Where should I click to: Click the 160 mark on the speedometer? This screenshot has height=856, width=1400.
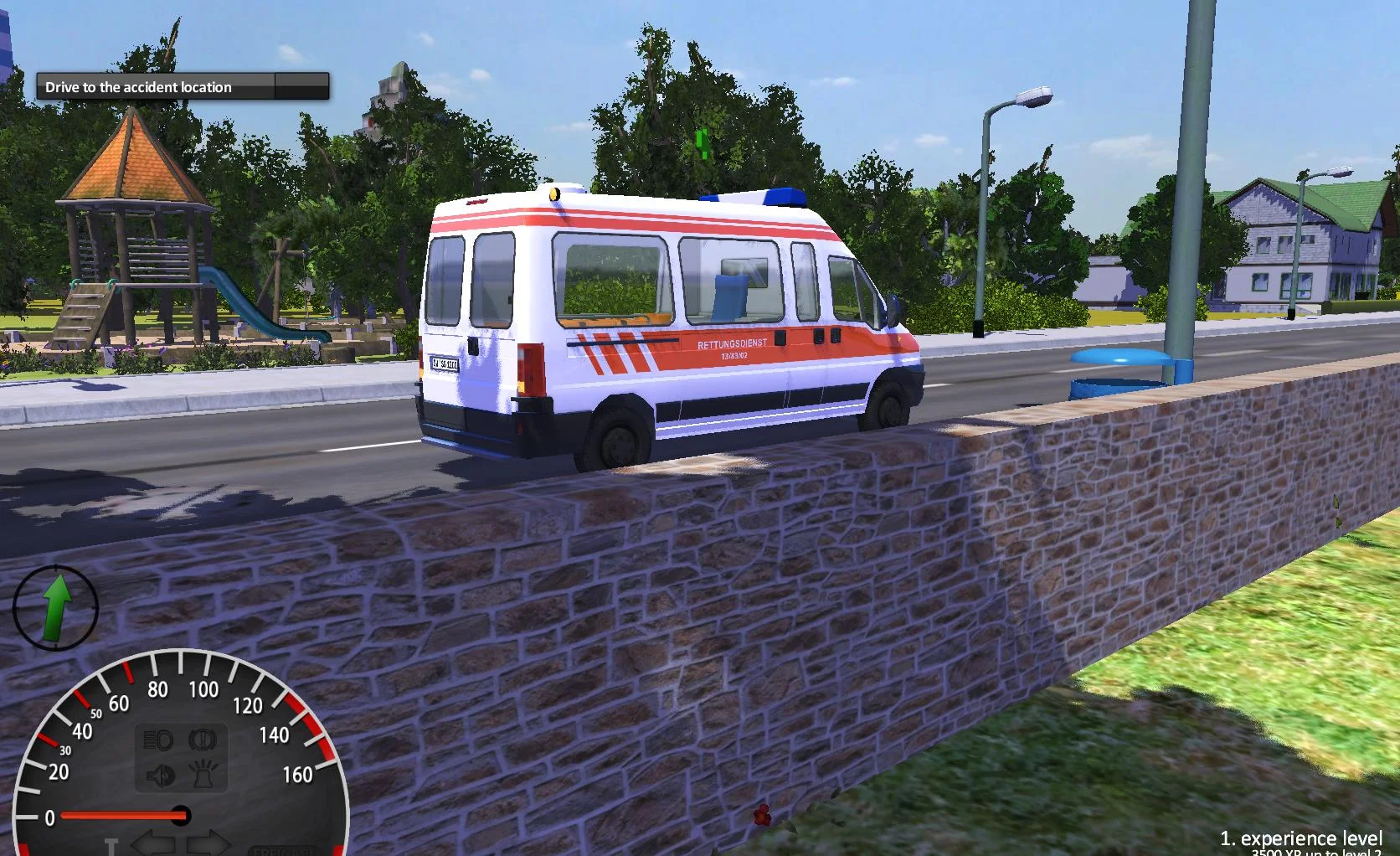pos(297,775)
